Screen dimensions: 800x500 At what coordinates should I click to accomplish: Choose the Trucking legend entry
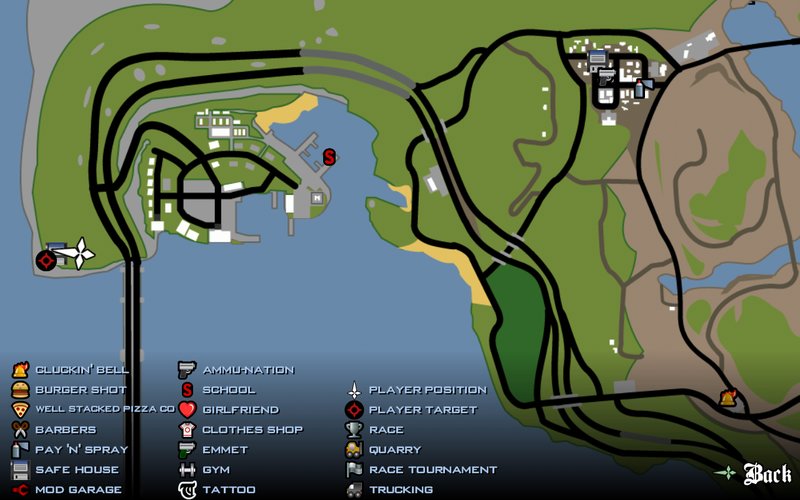point(401,490)
